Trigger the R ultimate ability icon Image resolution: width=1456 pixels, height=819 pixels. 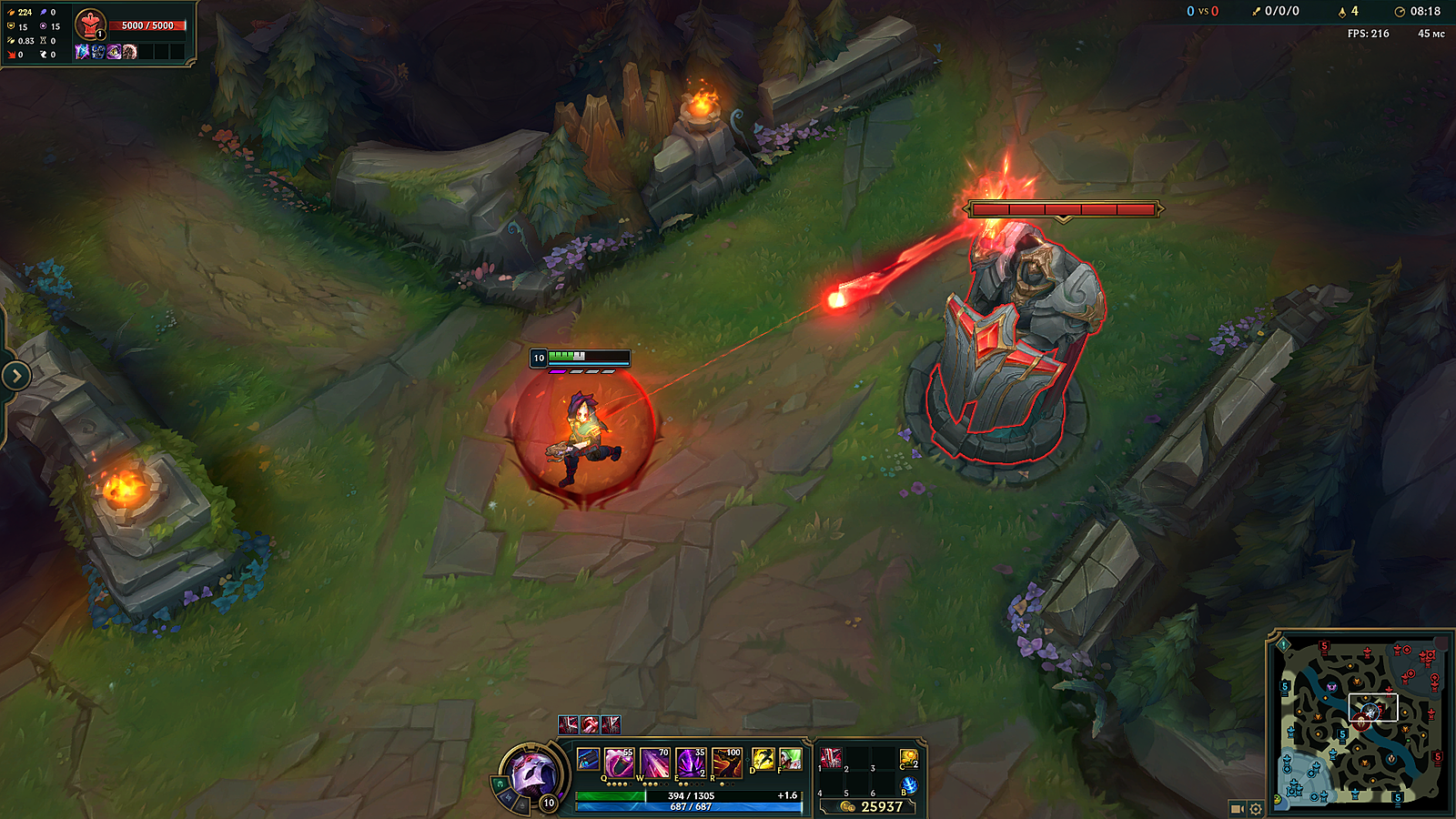(x=727, y=763)
